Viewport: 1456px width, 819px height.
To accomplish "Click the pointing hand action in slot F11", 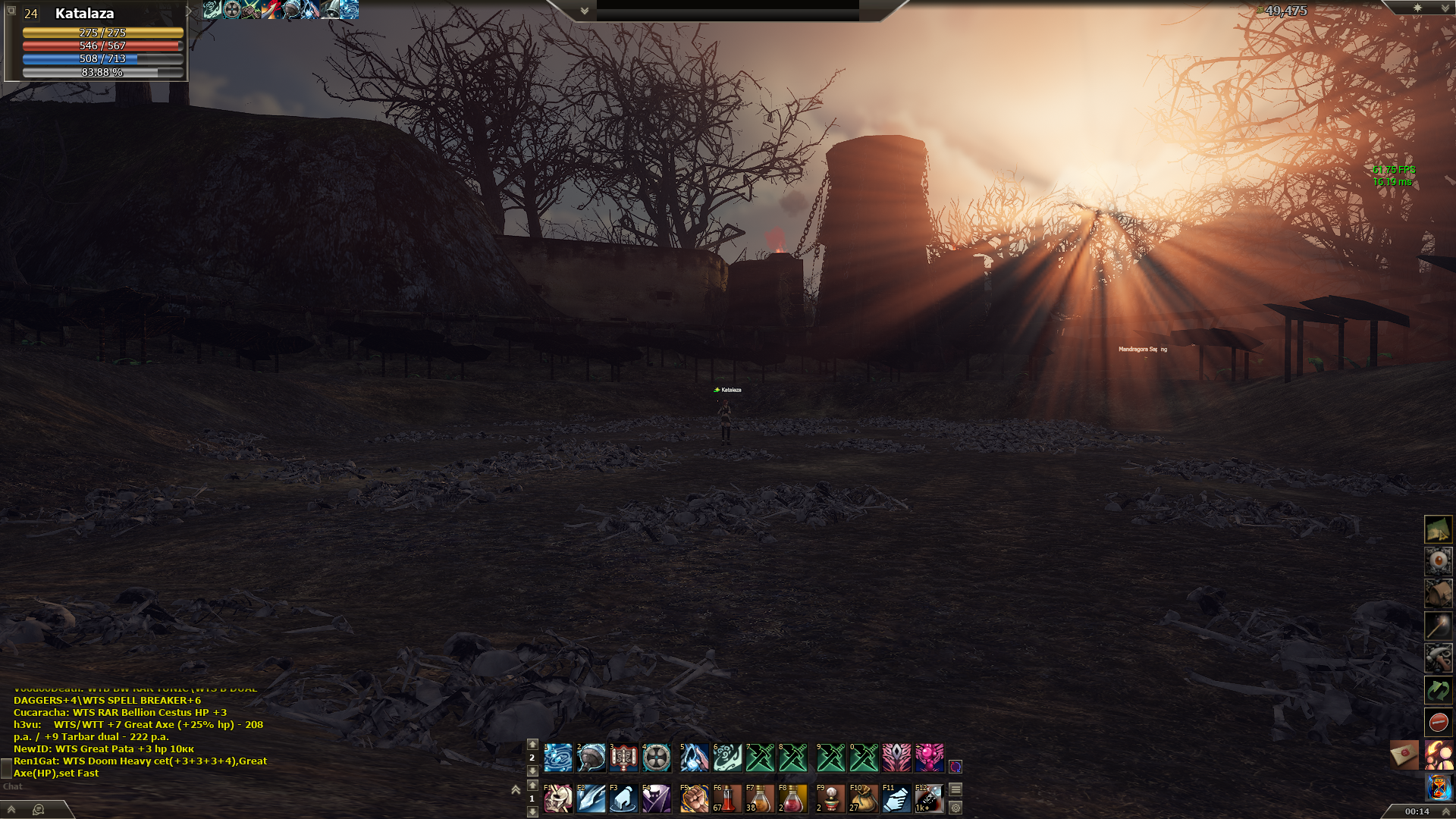I will pyautogui.click(x=896, y=799).
